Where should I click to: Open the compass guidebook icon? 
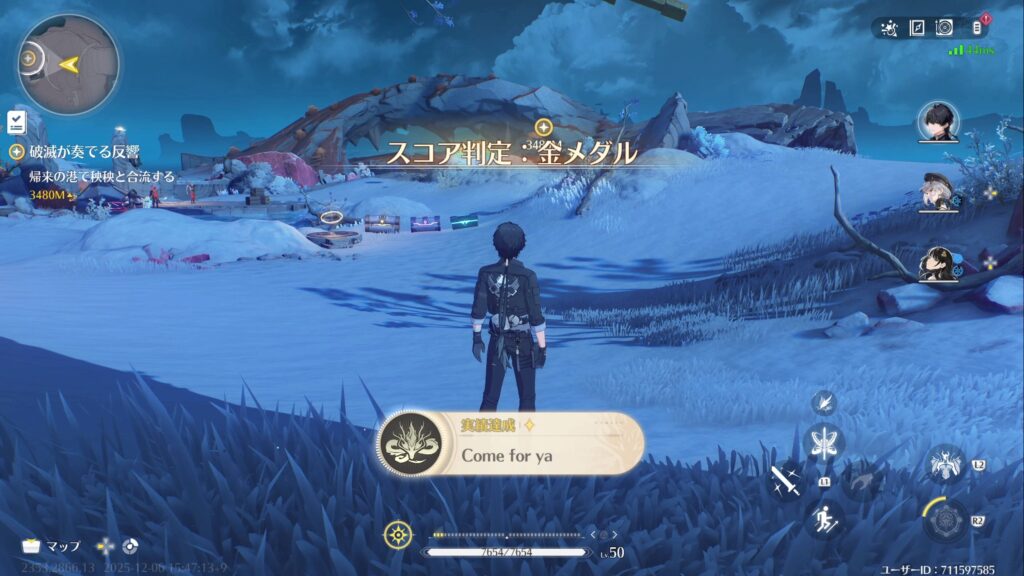pos(916,28)
